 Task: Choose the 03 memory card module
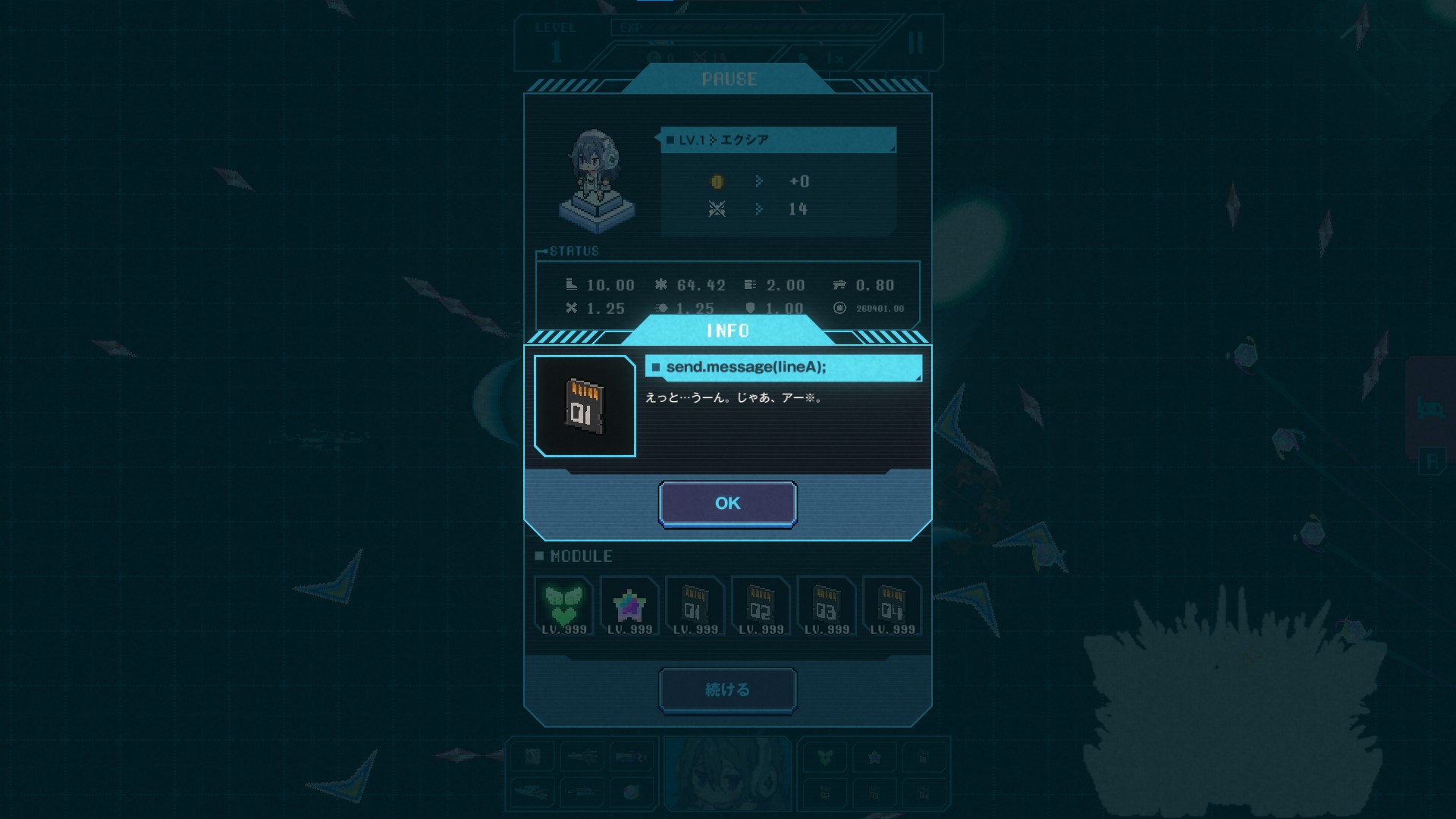point(827,605)
